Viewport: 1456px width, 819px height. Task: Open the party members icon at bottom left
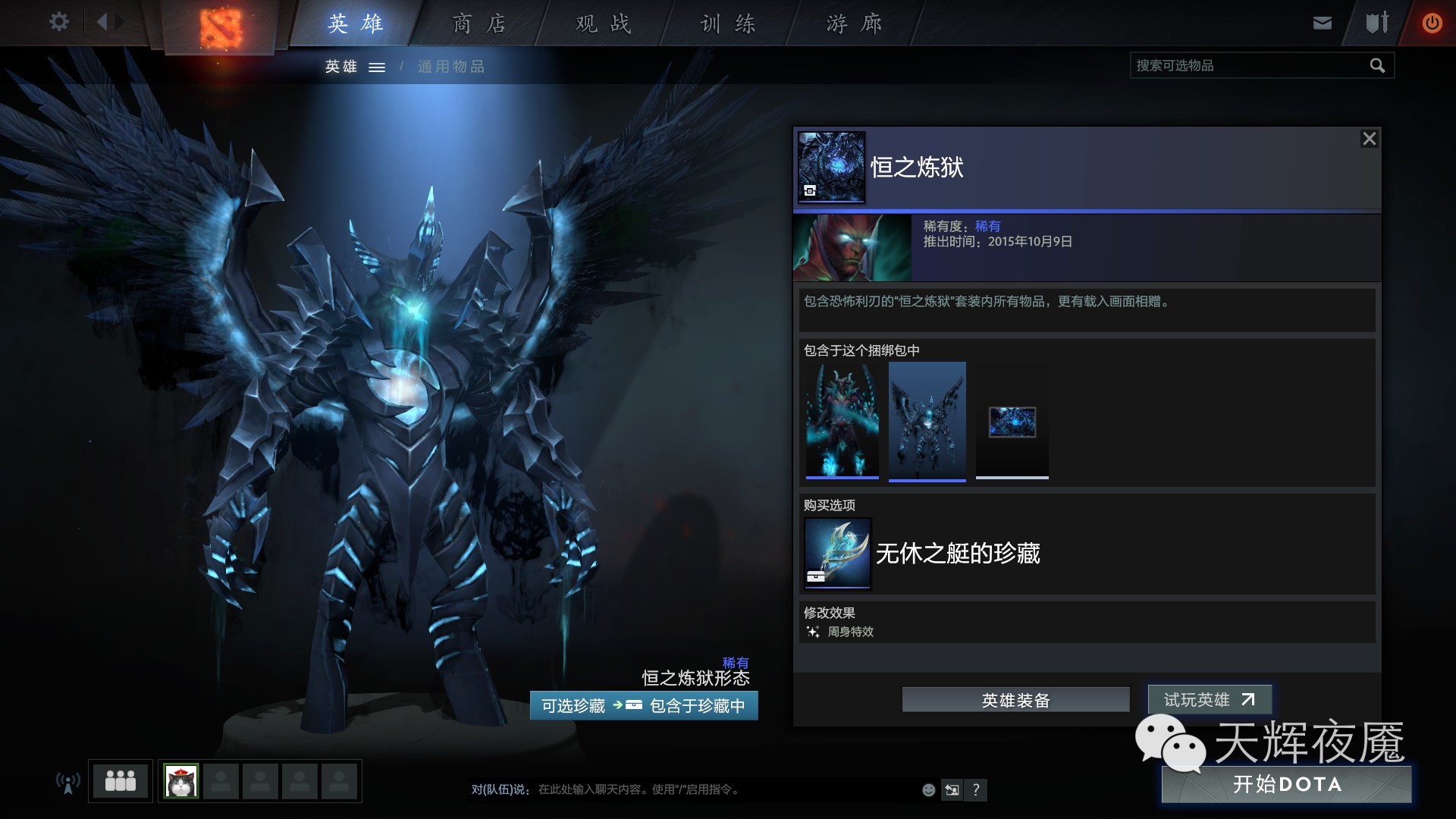(x=120, y=780)
